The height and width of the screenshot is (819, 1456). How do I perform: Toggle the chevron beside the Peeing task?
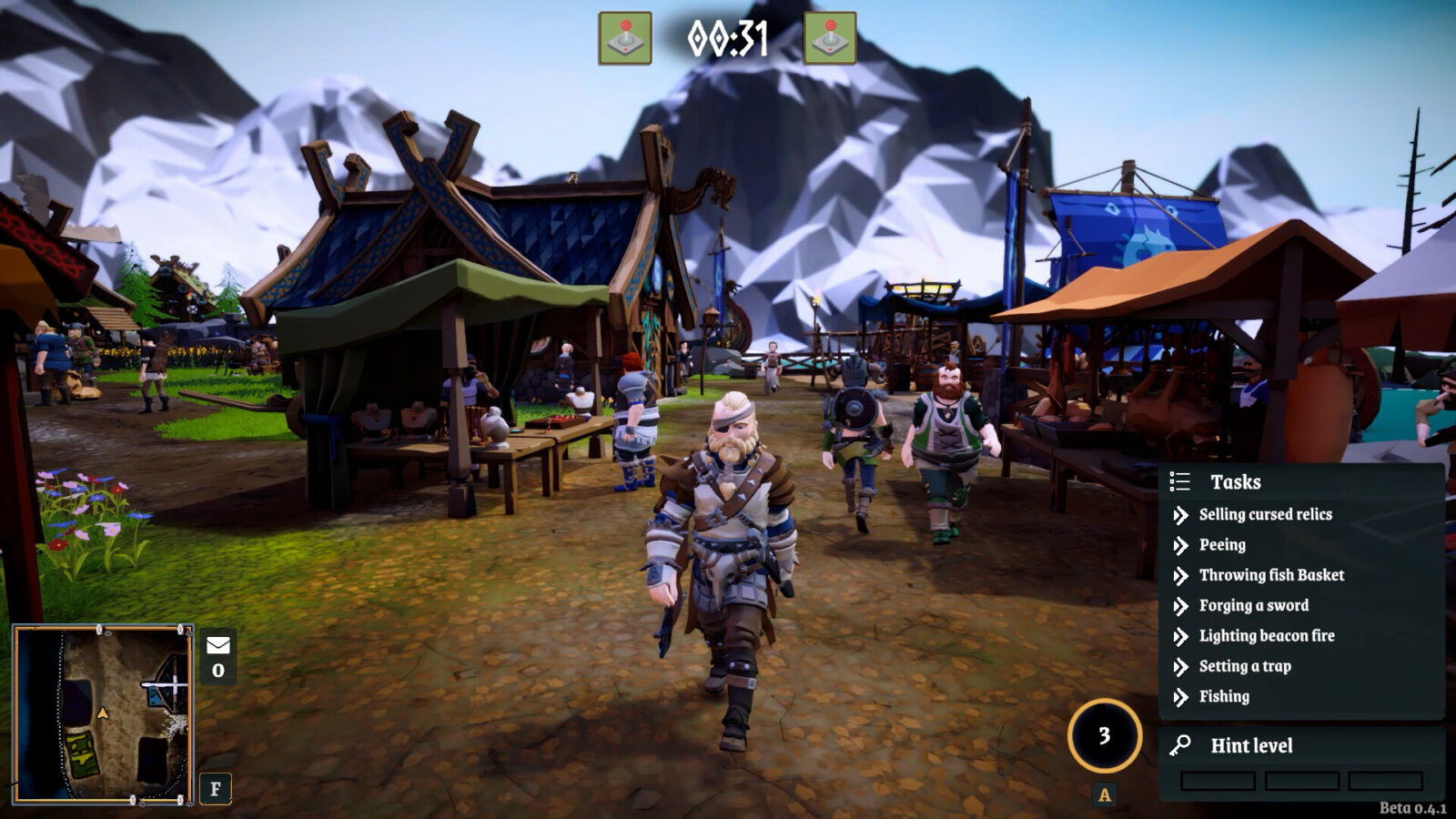click(1179, 545)
